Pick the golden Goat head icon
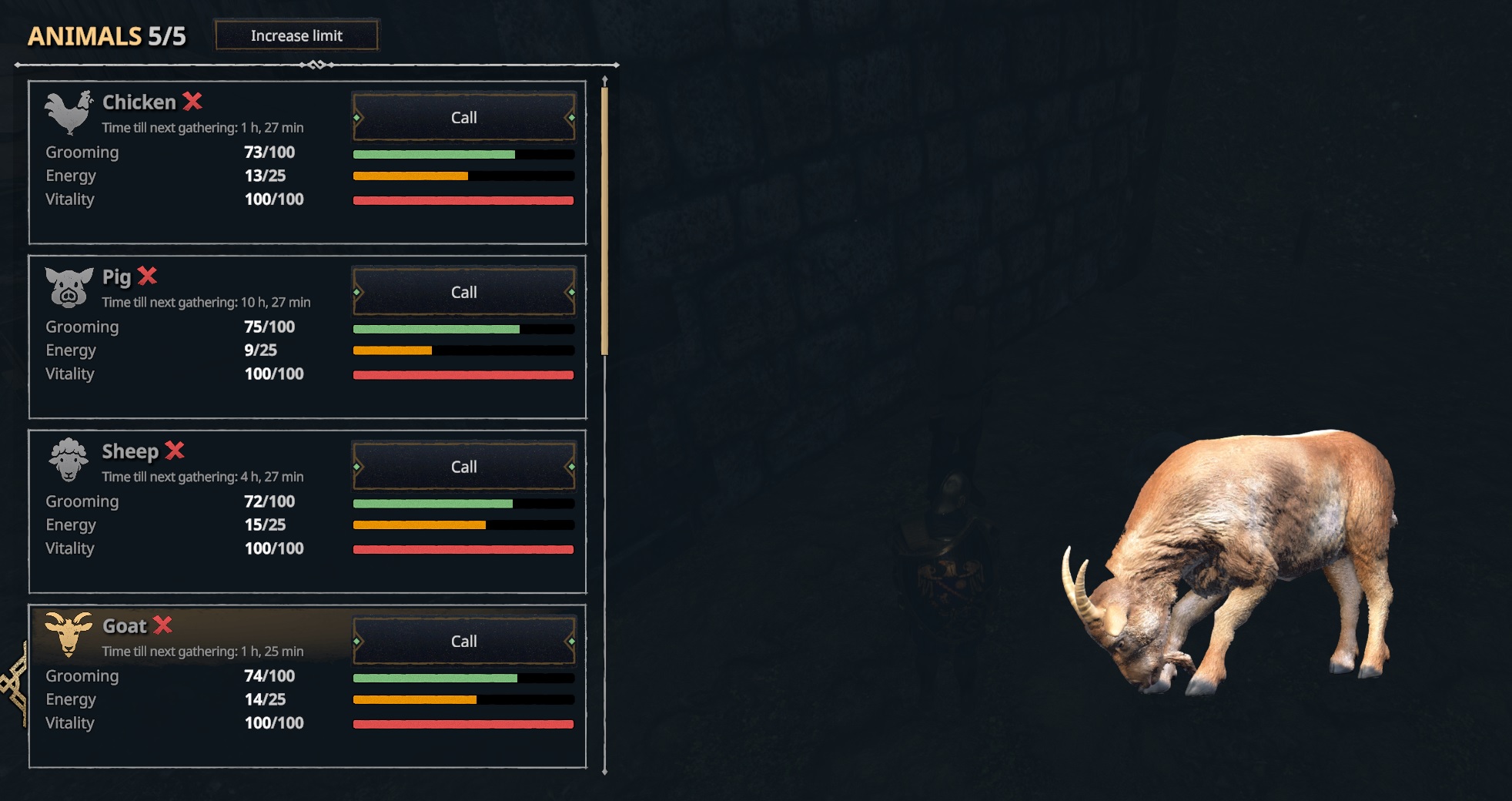The height and width of the screenshot is (801, 1512). pos(69,634)
